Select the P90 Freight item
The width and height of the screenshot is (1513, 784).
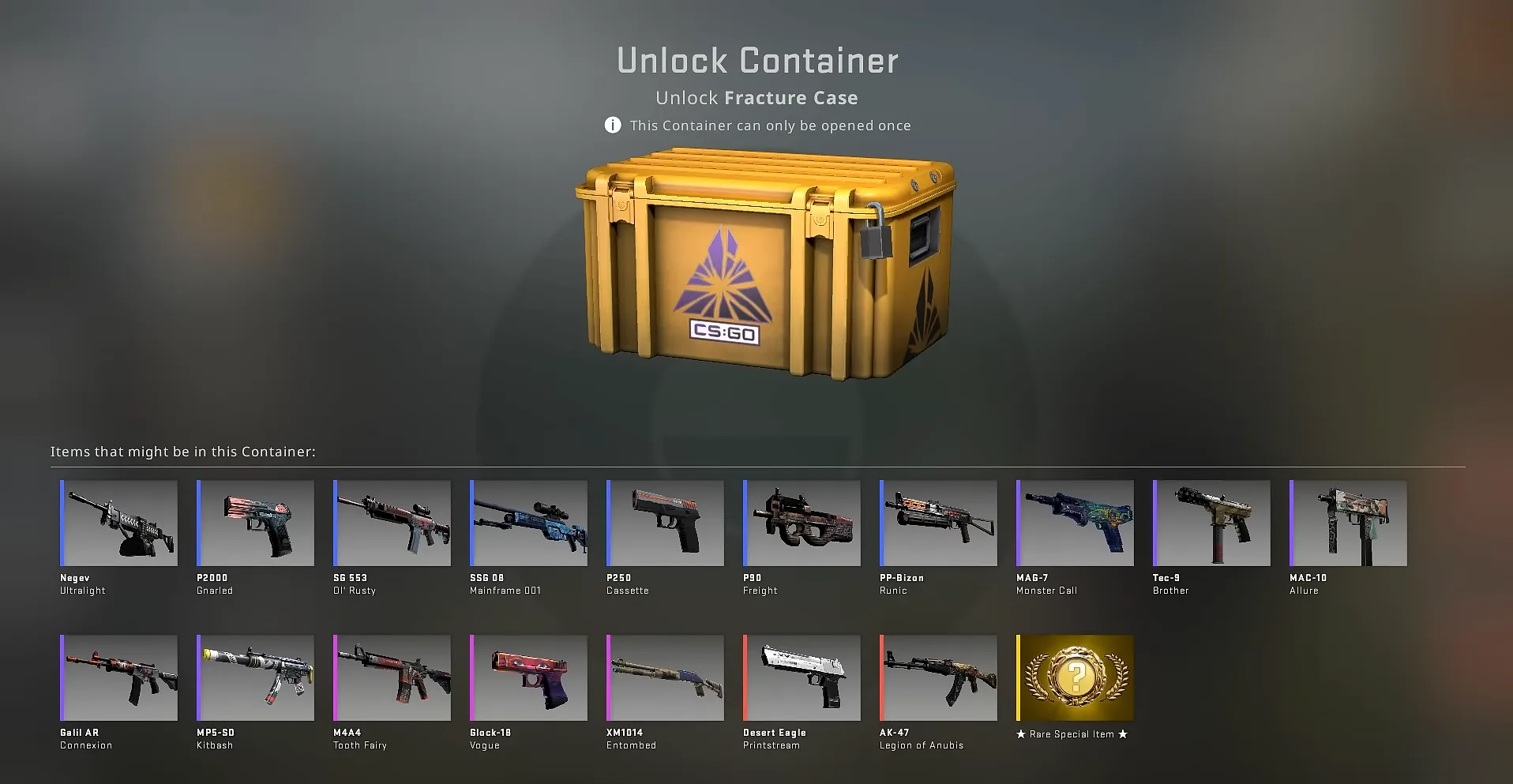[801, 523]
